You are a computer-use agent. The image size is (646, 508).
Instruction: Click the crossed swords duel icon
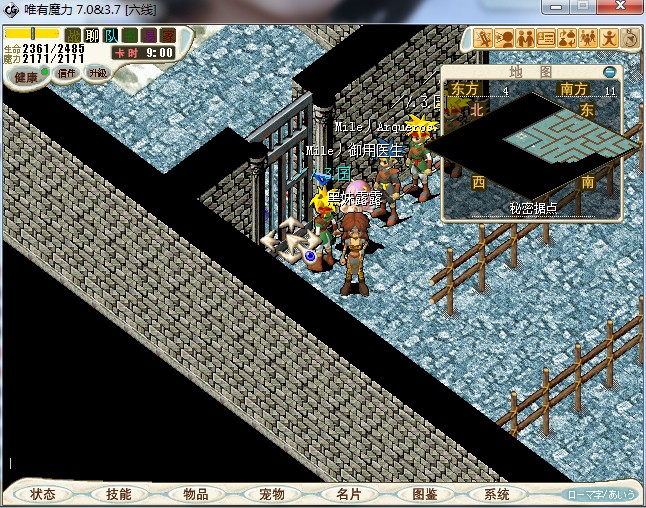483,39
